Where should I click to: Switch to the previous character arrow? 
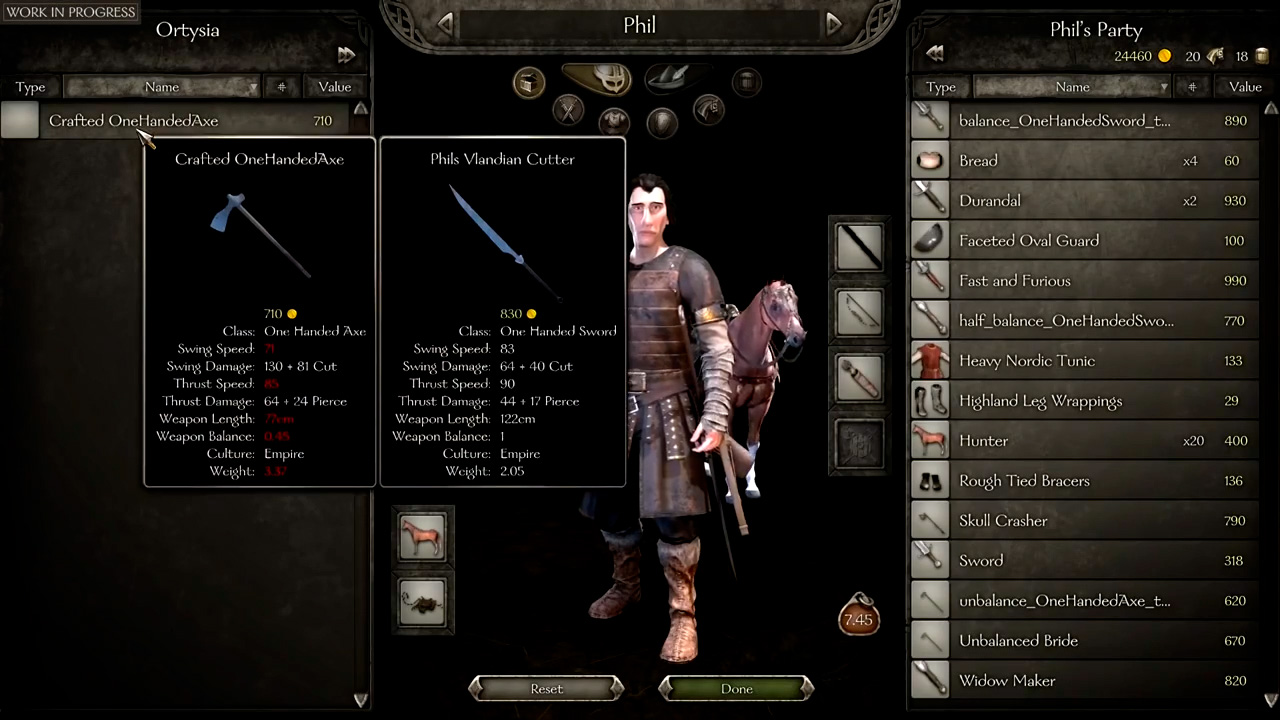(446, 24)
